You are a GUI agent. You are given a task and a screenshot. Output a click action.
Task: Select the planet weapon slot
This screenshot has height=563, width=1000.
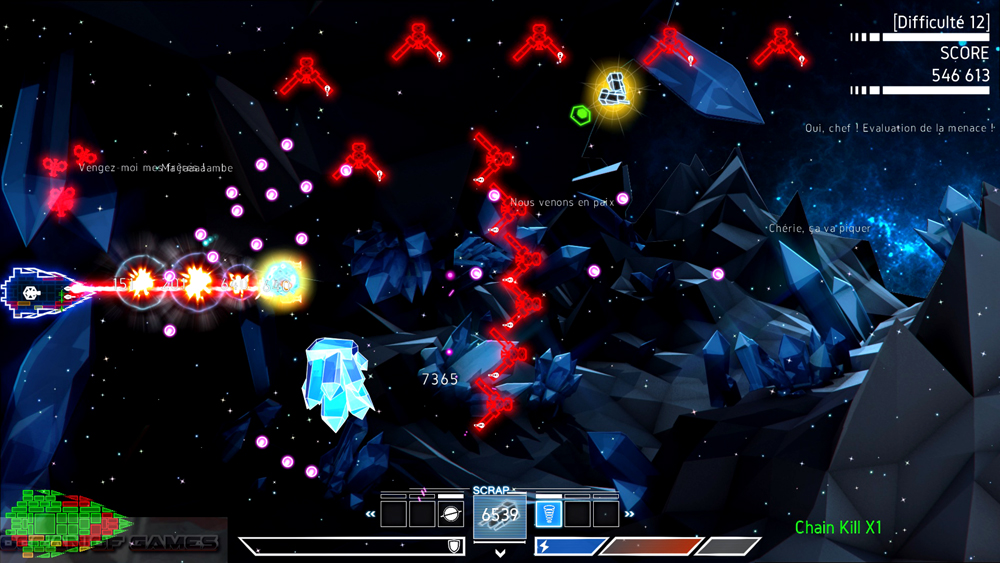pos(450,514)
